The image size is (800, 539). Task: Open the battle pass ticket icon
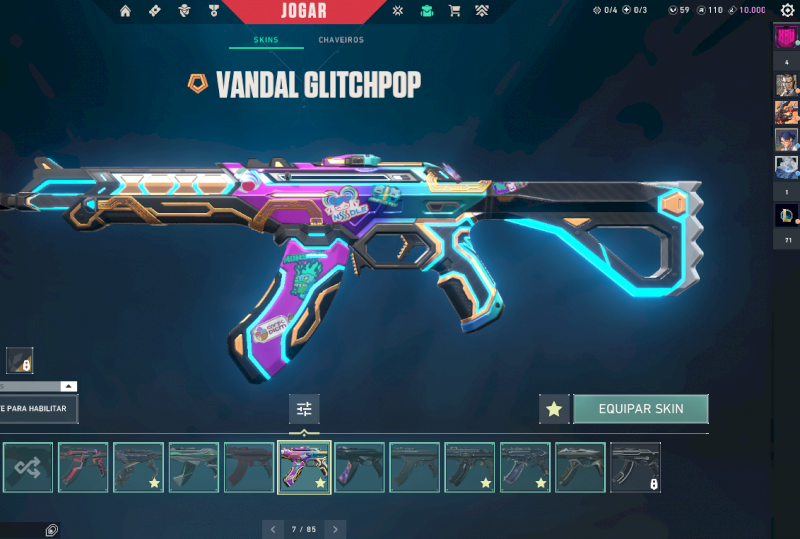(x=154, y=11)
